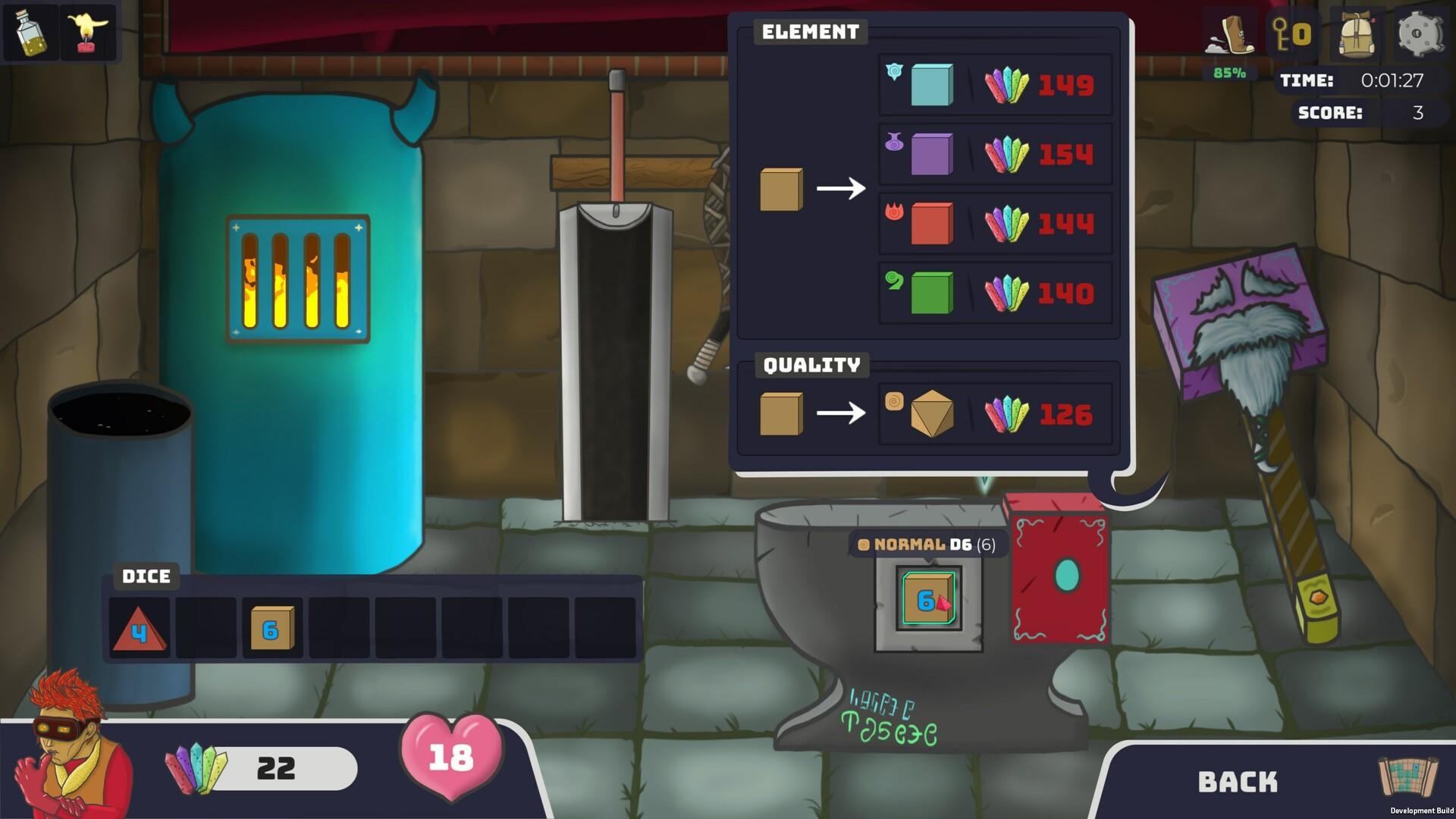Click the boot icon showing 85%
The width and height of the screenshot is (1456, 819).
pyautogui.click(x=1230, y=34)
